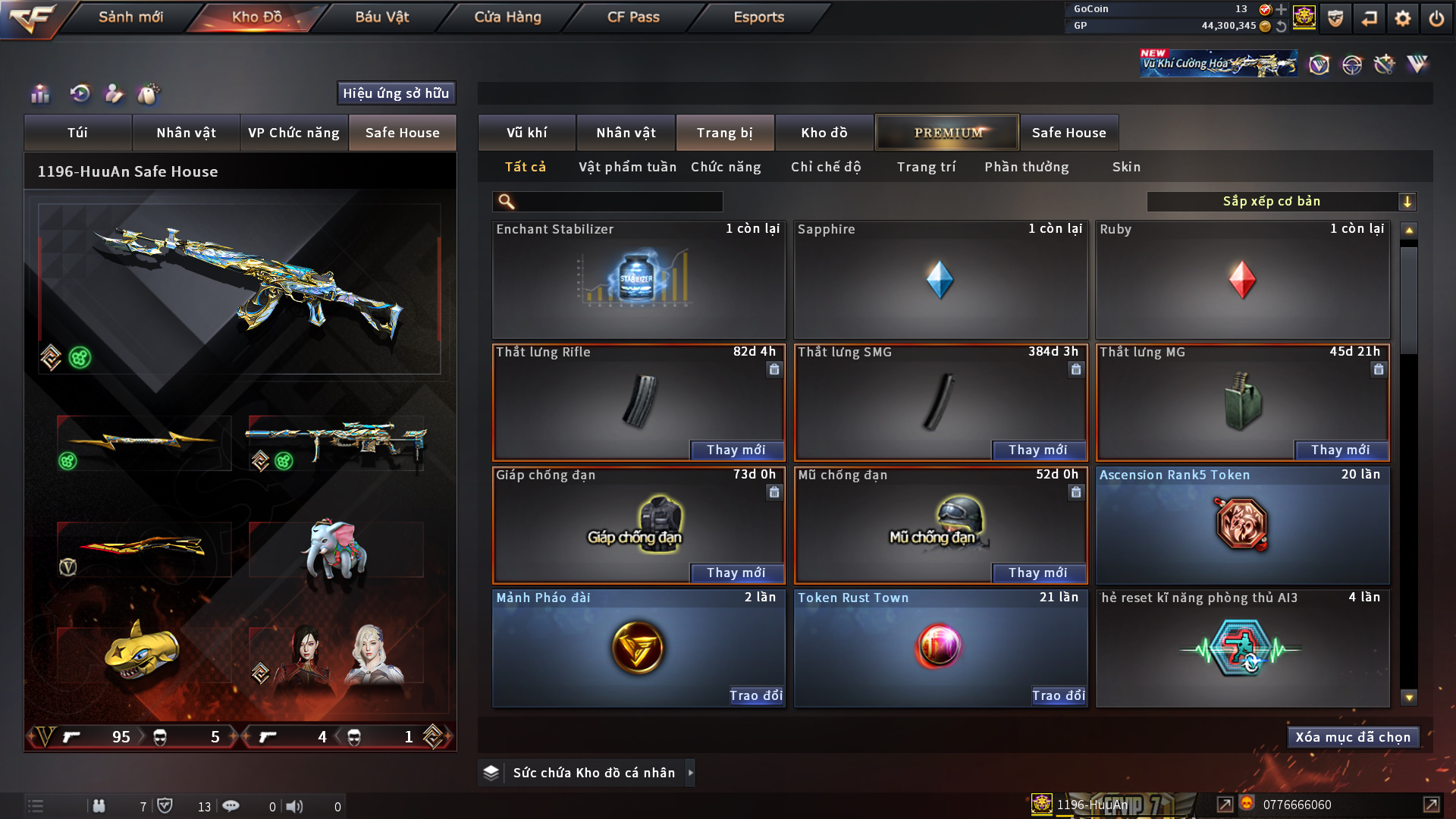Go to the Cửa Hàng shop
The image size is (1456, 819).
click(x=507, y=17)
